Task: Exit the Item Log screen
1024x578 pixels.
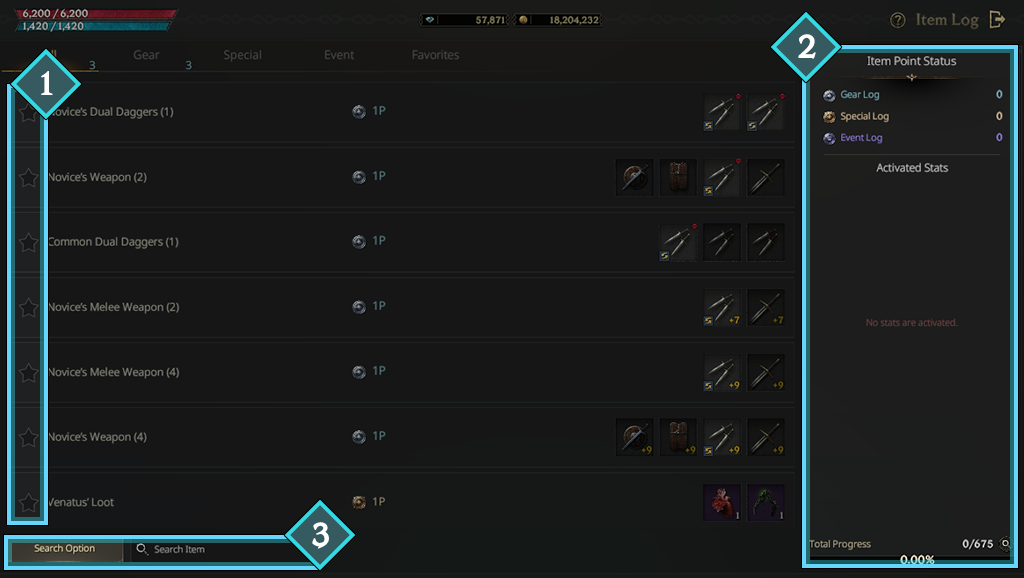Action: tap(996, 19)
